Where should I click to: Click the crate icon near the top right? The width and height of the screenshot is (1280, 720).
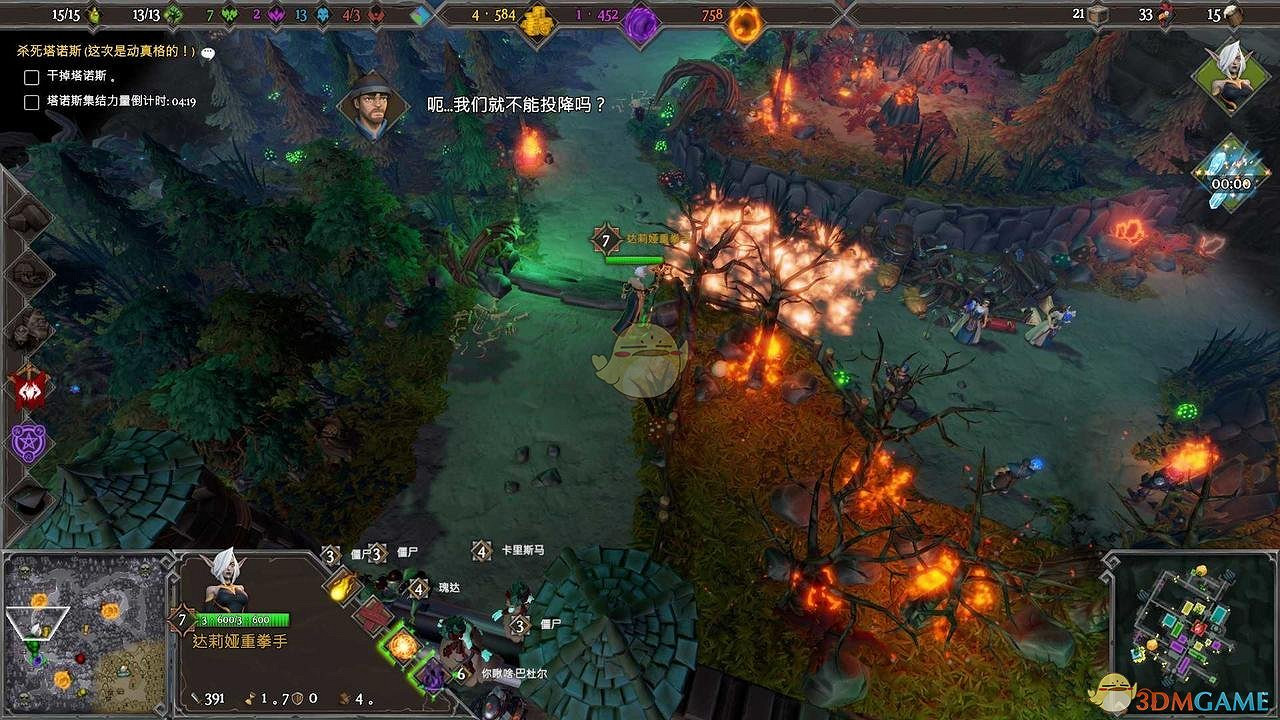point(1097,16)
